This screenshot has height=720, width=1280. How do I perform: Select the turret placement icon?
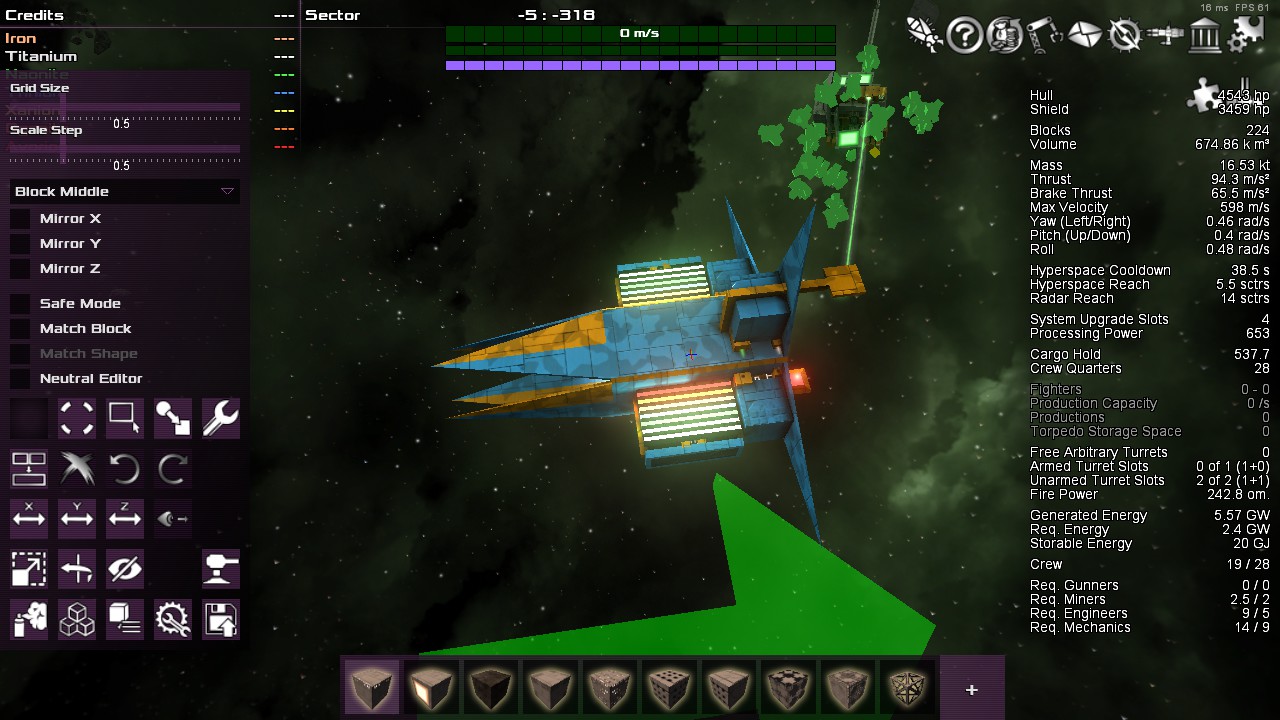click(220, 569)
